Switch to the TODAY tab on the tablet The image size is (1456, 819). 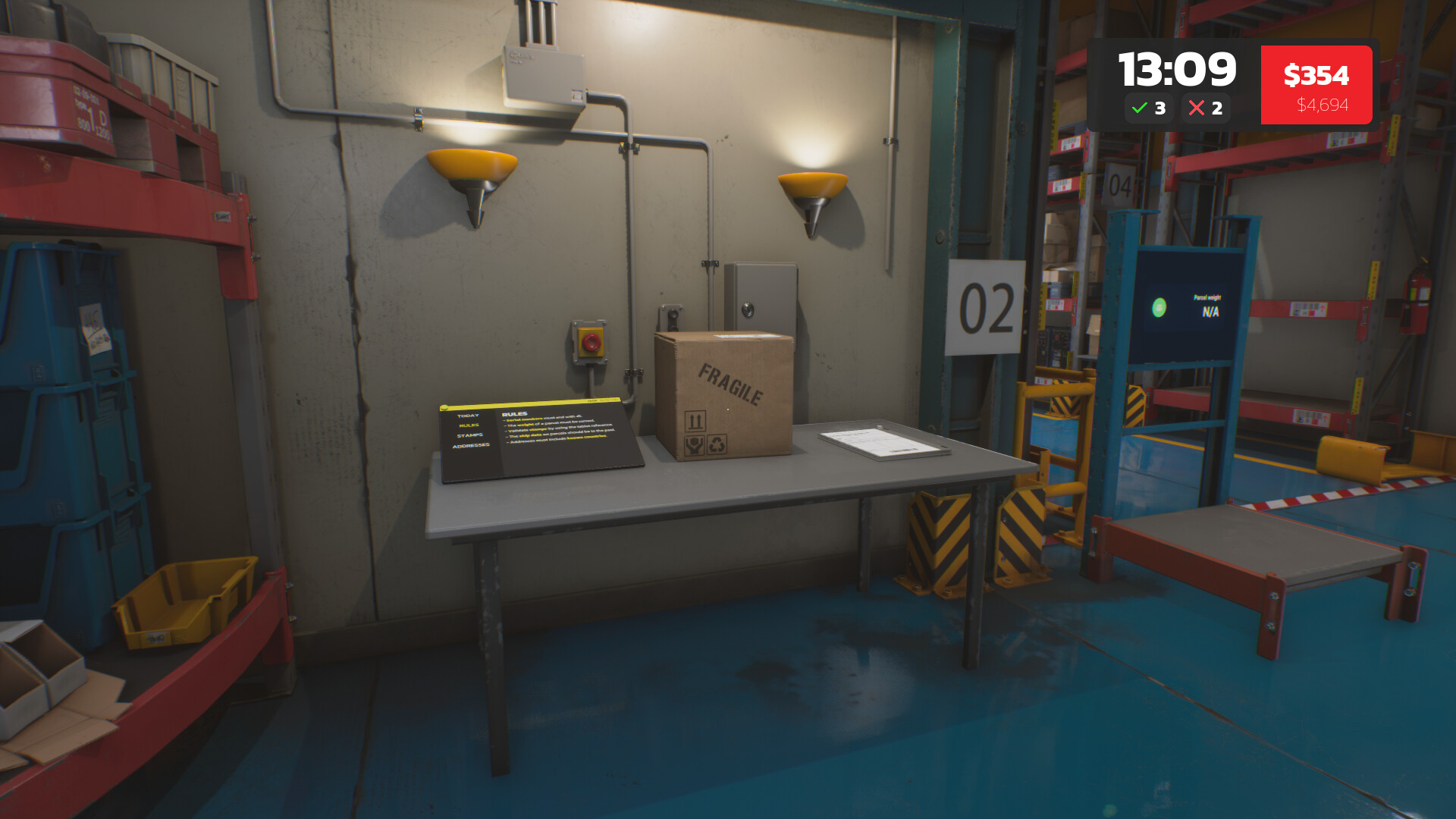click(x=468, y=415)
